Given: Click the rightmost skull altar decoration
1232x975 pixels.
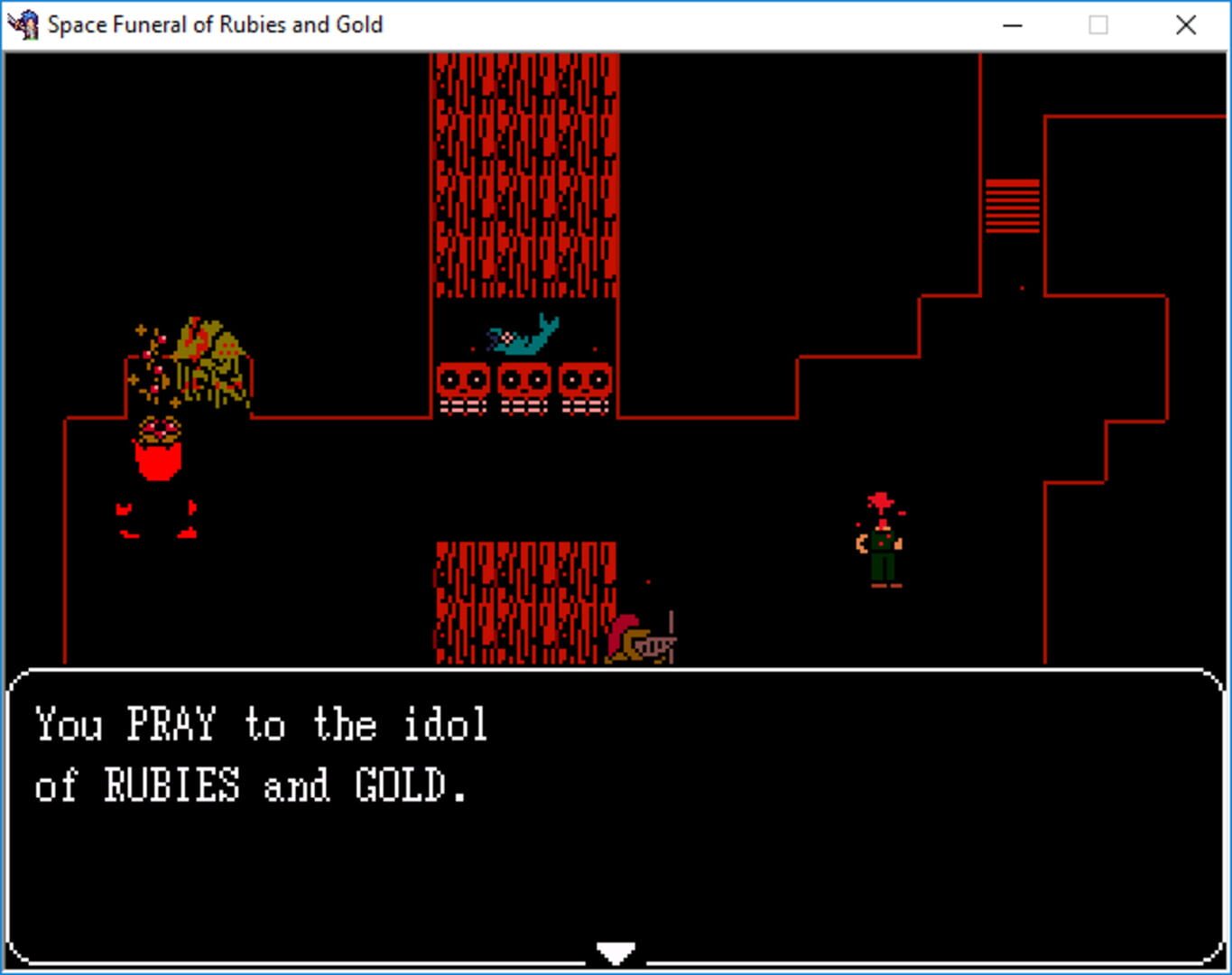Looking at the screenshot, I should click(584, 386).
